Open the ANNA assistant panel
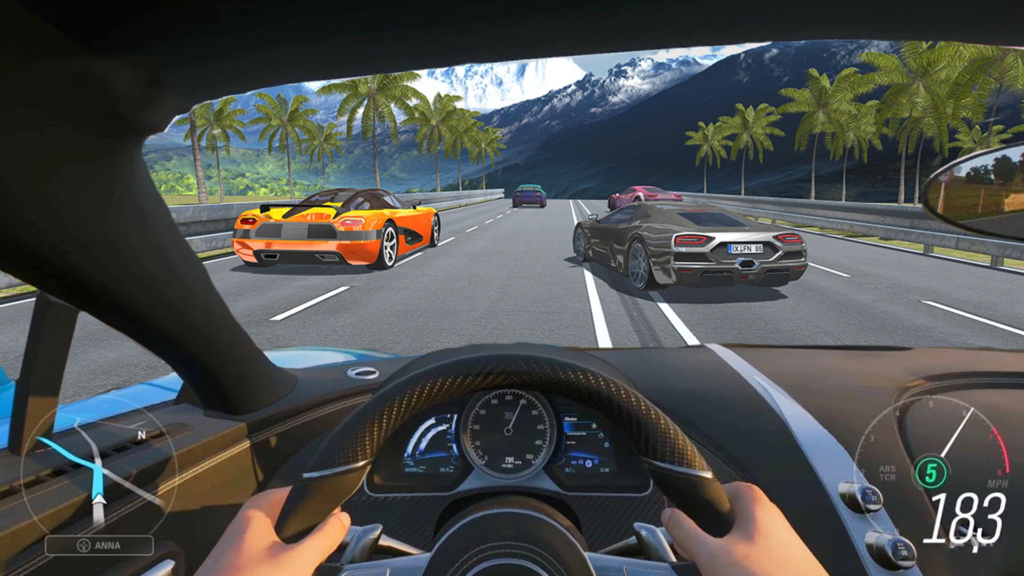This screenshot has height=576, width=1024. point(99,545)
